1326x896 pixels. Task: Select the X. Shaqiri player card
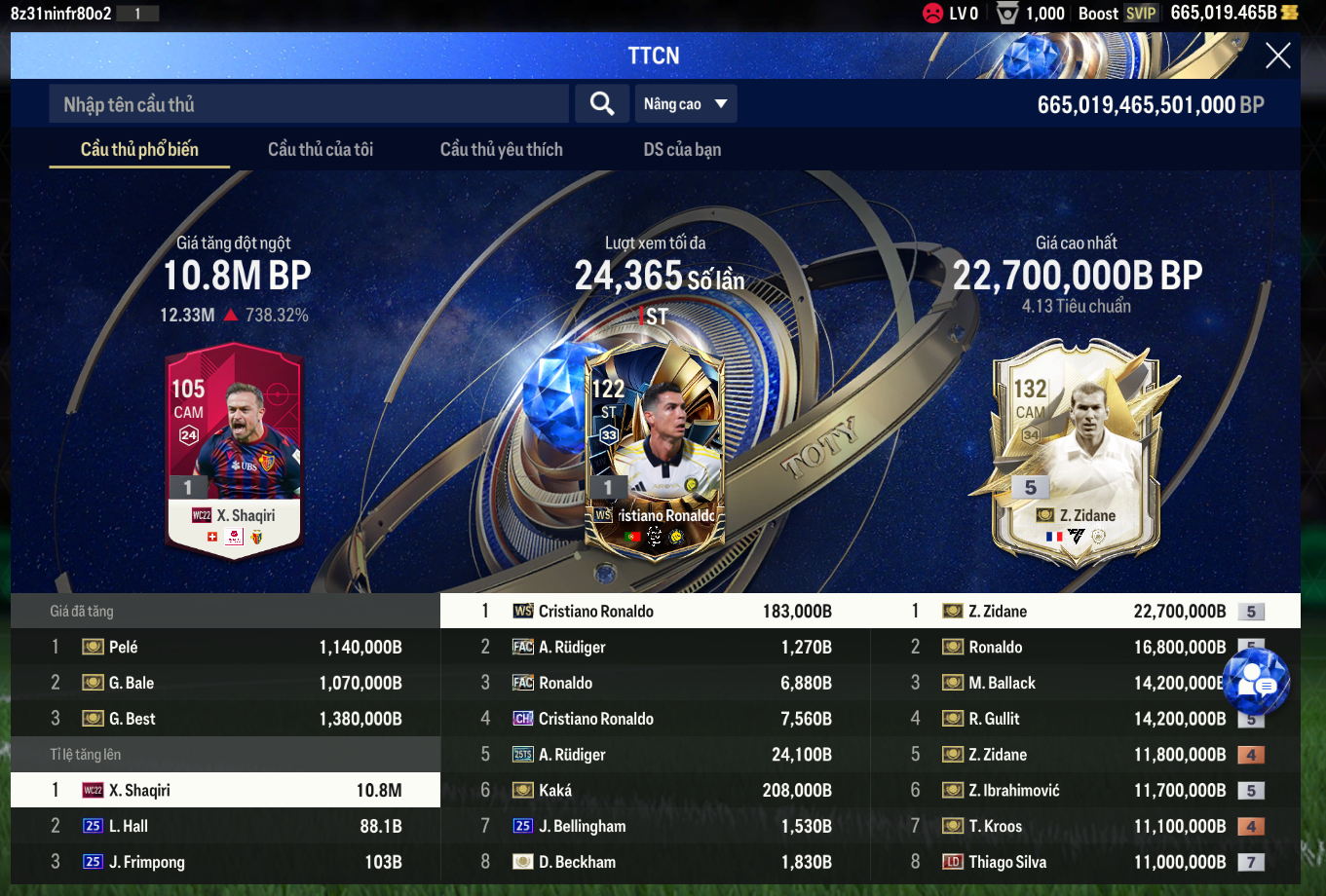point(234,448)
